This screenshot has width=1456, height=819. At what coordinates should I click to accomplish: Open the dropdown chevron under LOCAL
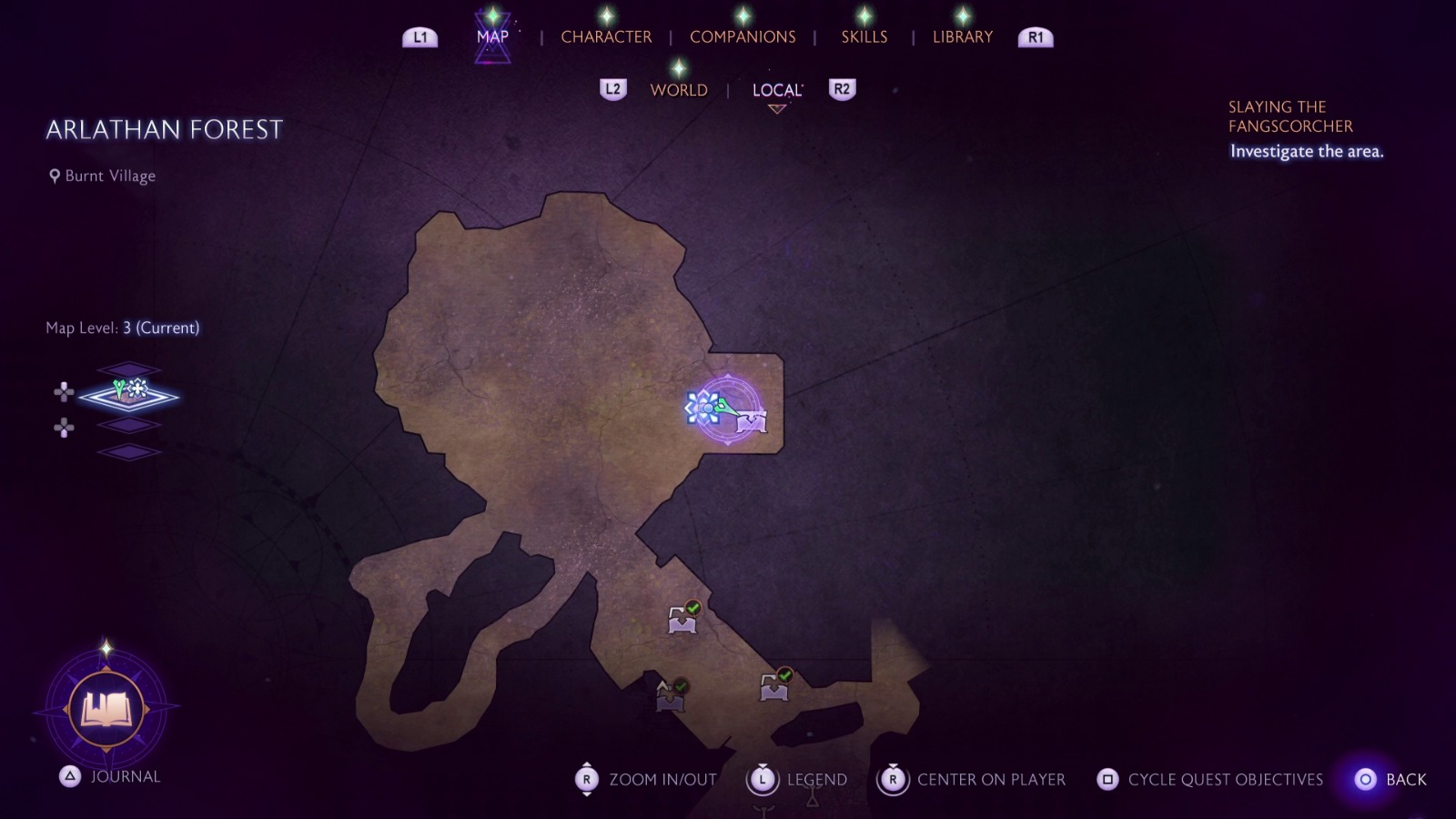[775, 109]
